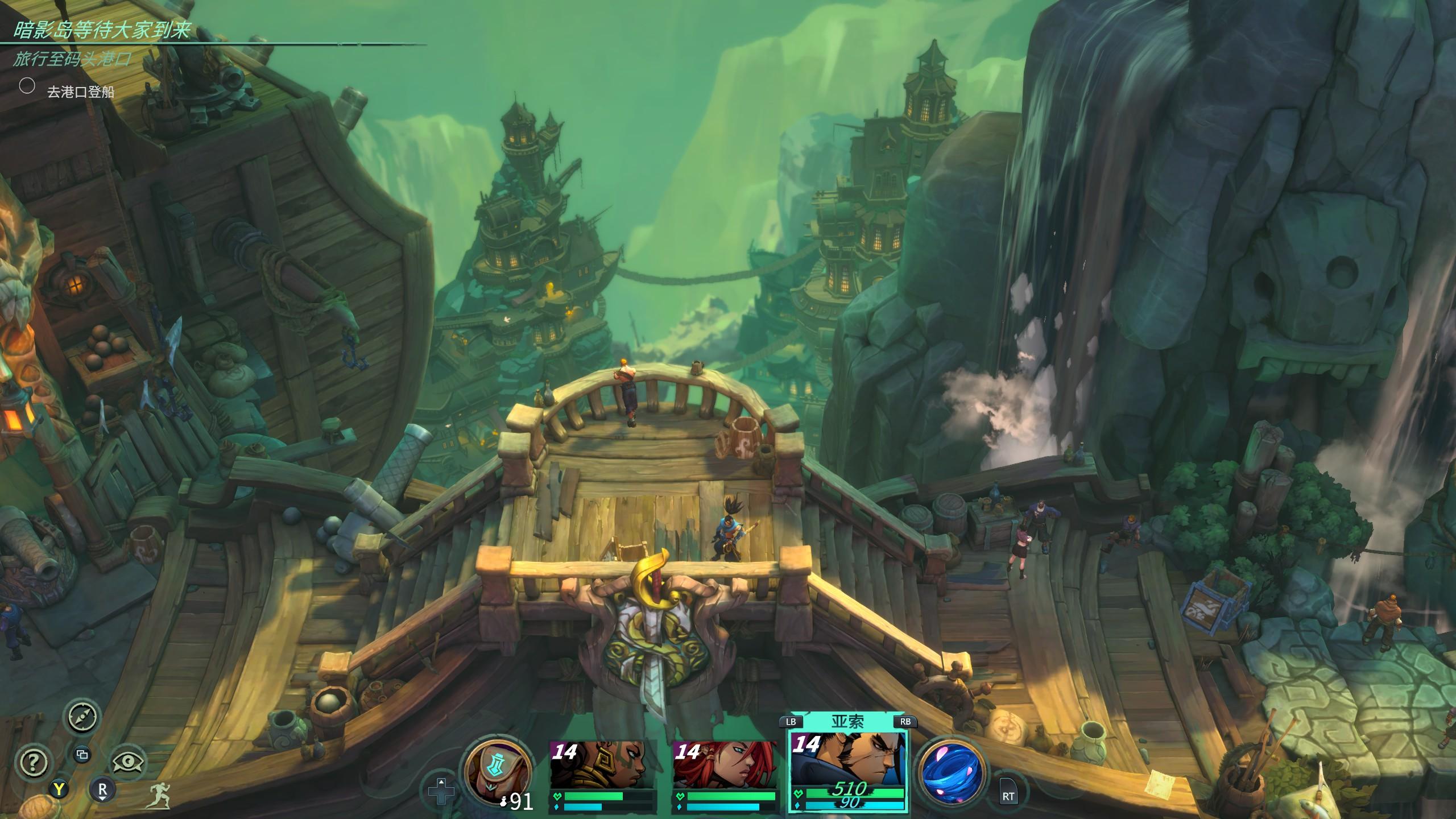Screen dimensions: 1456x819
Task: Activate the blue whirlwind dungeon ability
Action: point(952,772)
